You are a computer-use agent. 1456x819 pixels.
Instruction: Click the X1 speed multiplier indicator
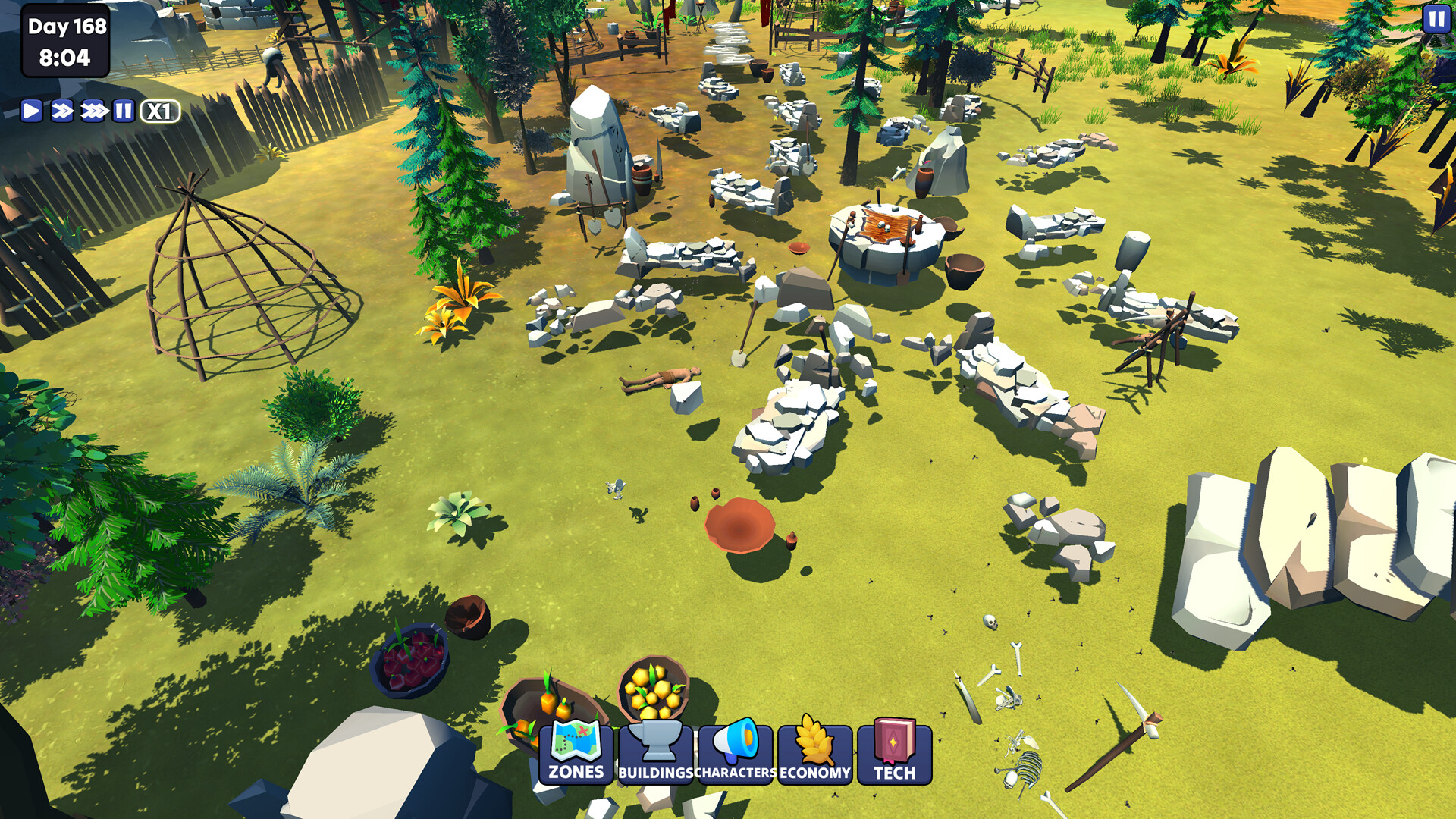159,111
